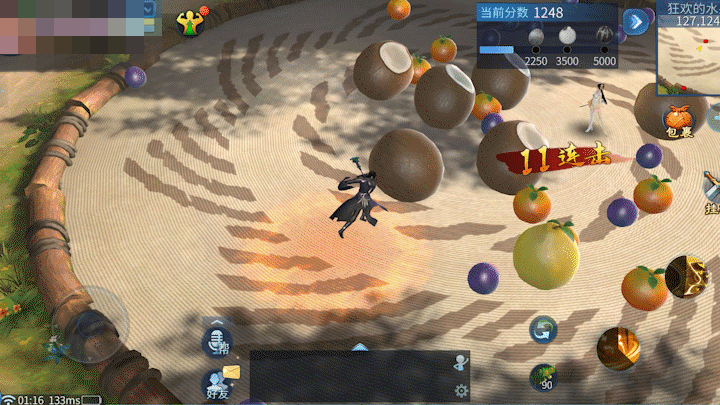Use the green item with 90 count

[x=543, y=378]
